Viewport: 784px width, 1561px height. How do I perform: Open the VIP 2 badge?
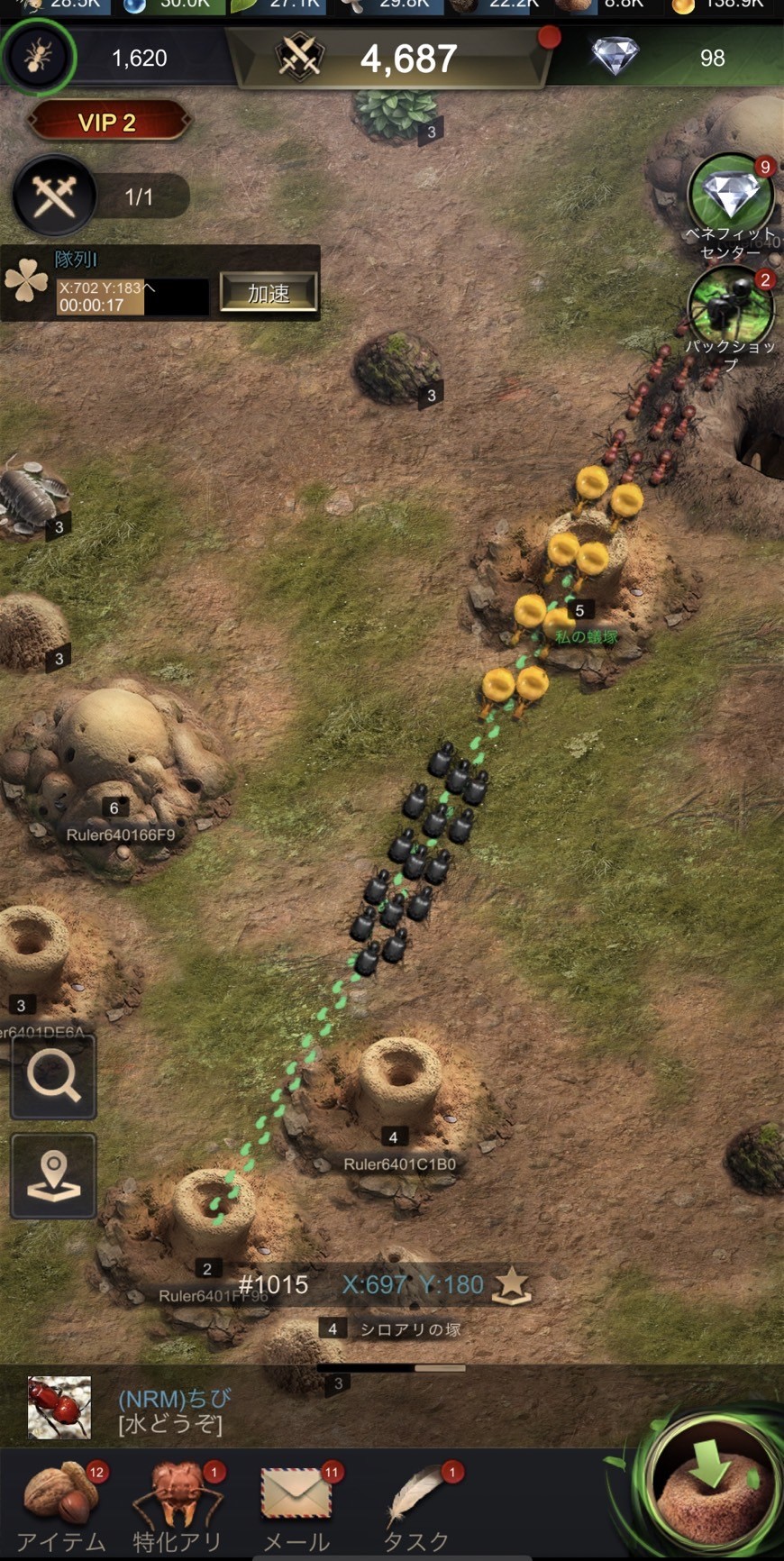coord(108,123)
